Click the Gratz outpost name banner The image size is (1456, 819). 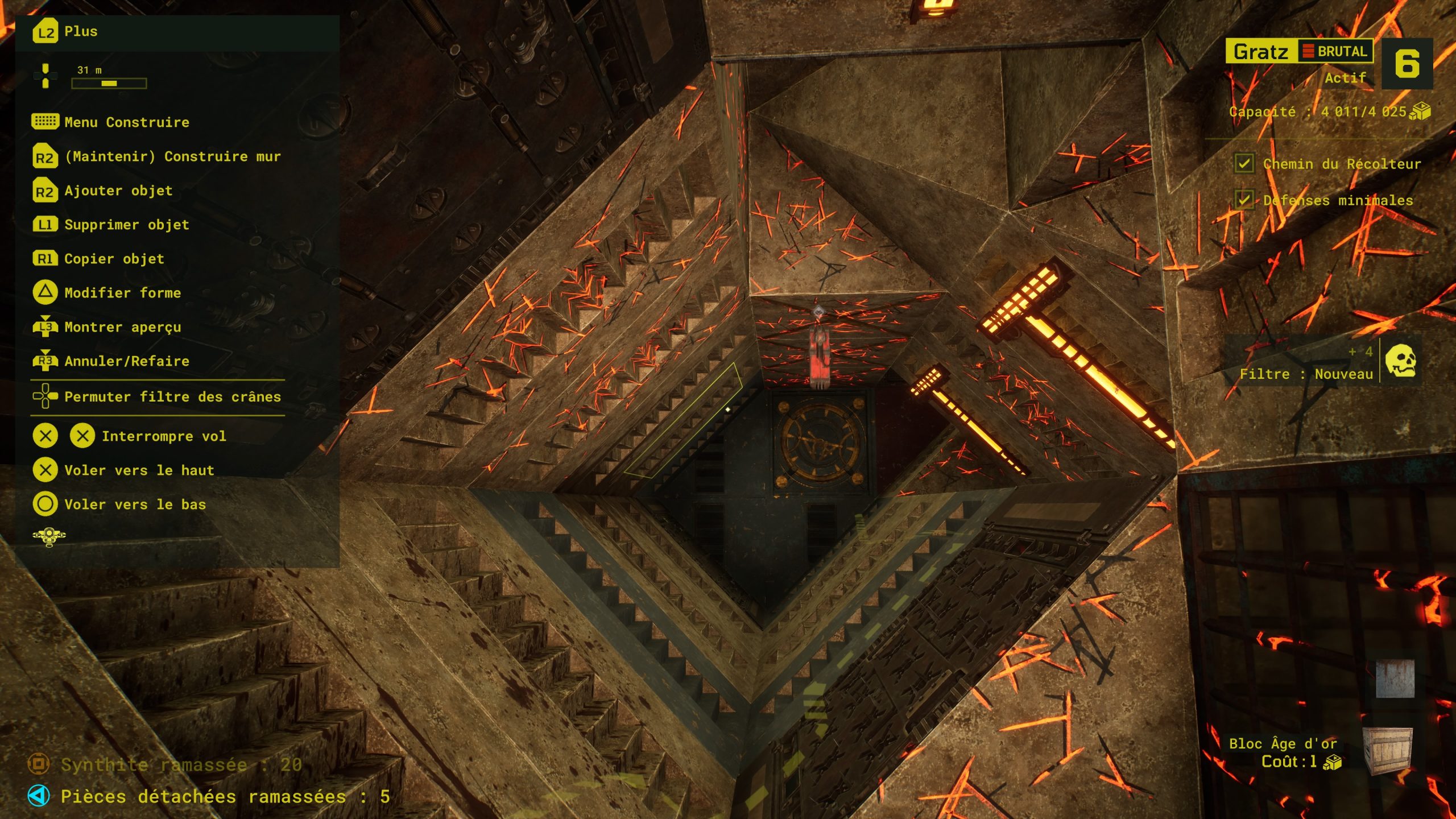(1261, 52)
